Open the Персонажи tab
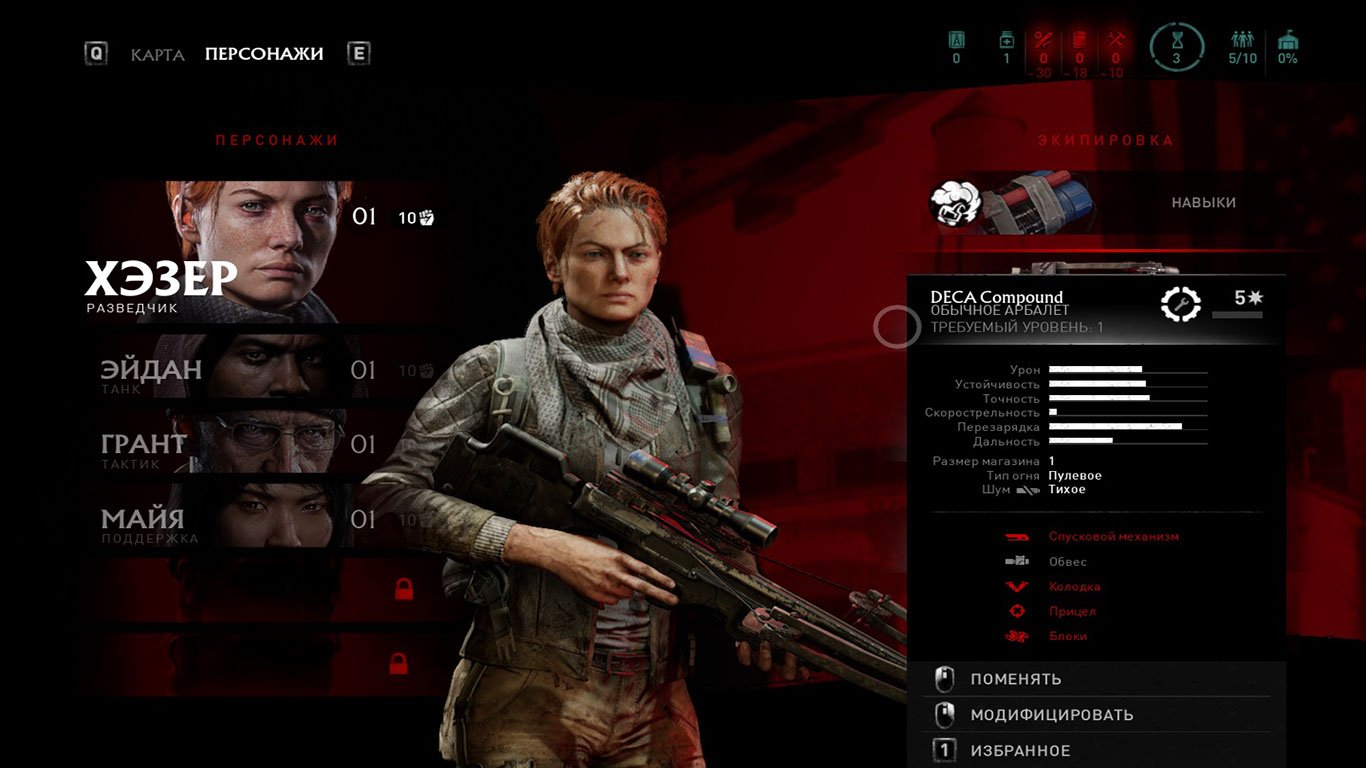 pos(264,54)
